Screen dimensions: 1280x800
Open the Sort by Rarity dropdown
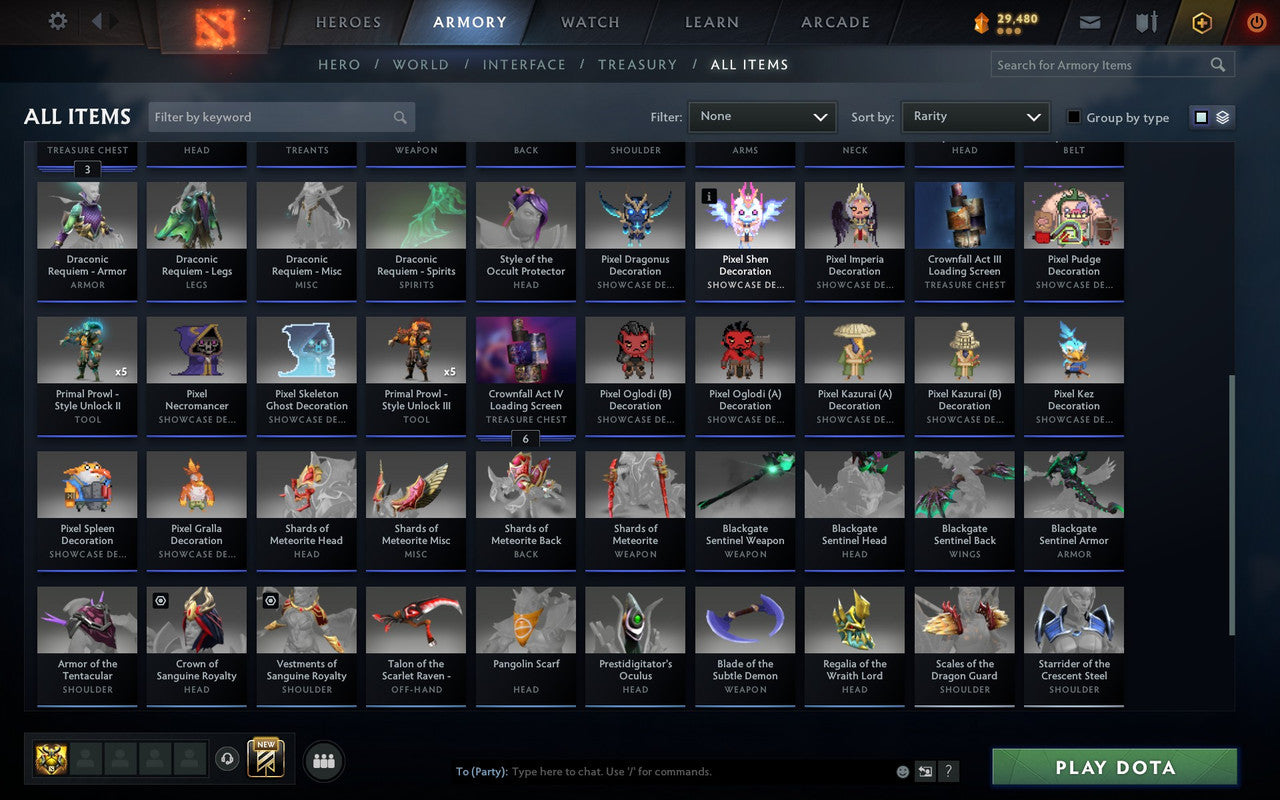tap(975, 116)
